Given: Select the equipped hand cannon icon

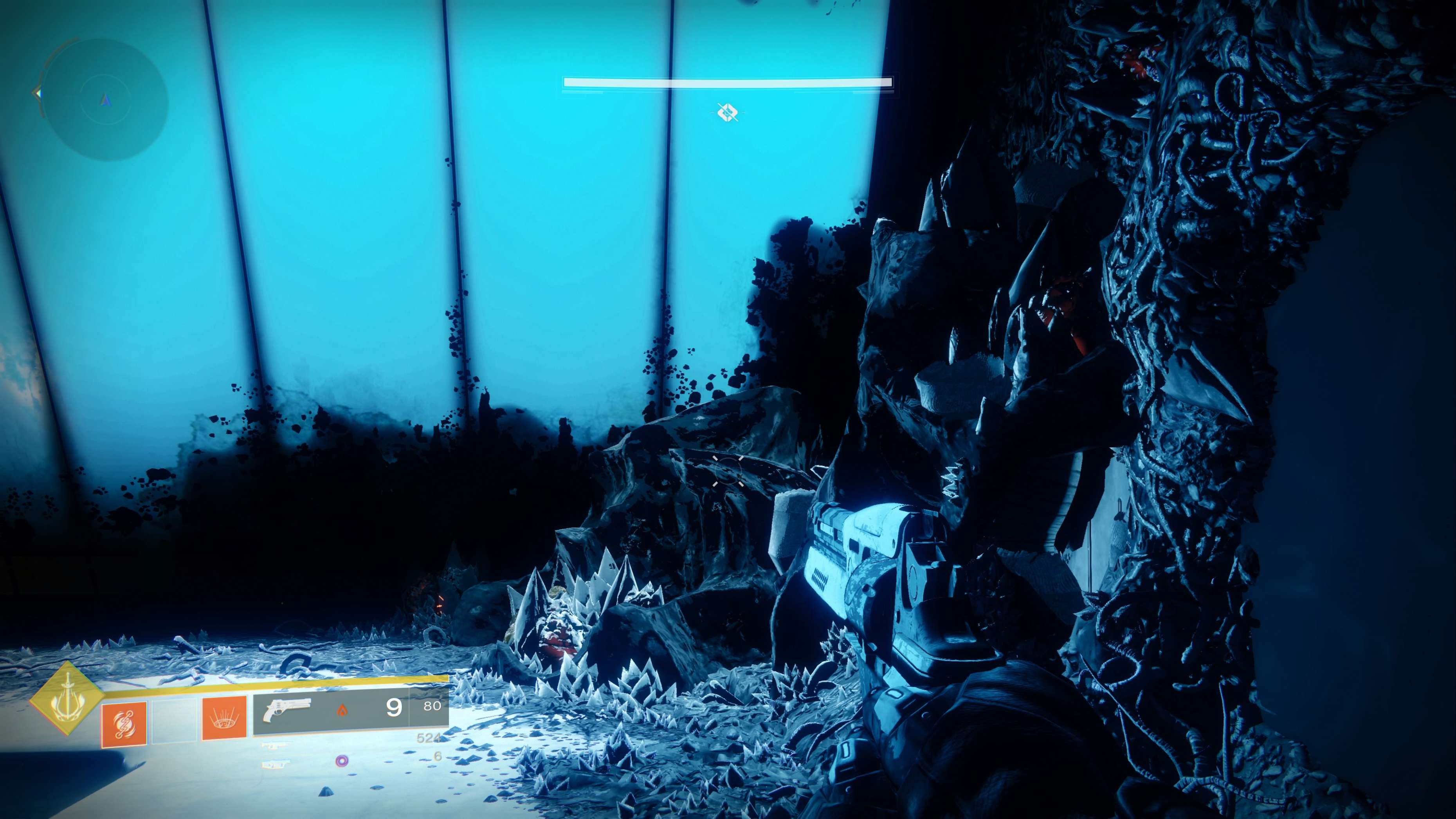Looking at the screenshot, I should pos(287,710).
